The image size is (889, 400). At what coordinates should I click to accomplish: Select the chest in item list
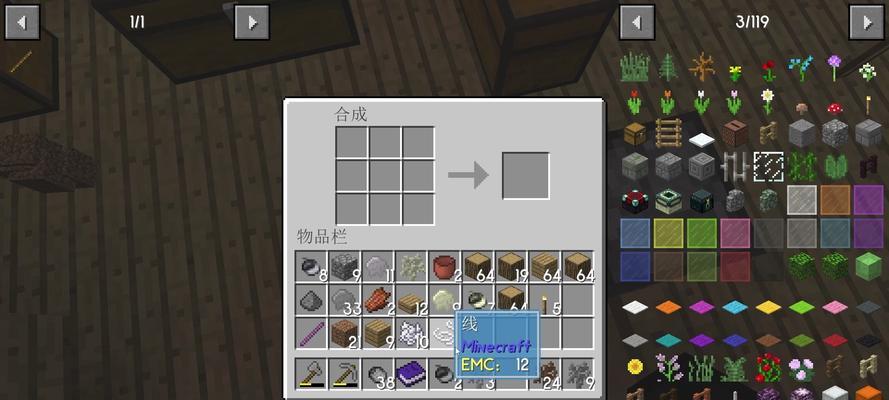pos(635,133)
